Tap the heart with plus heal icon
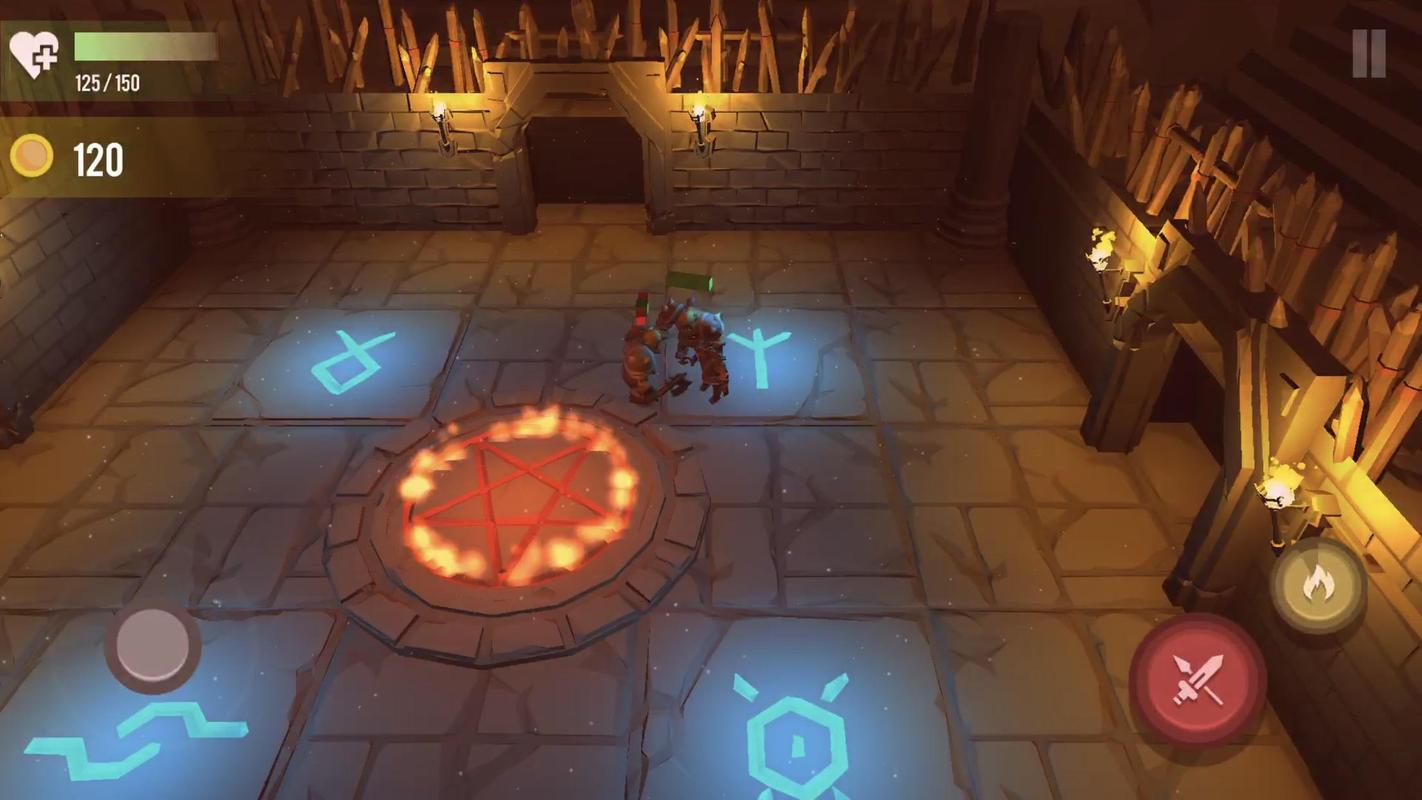Image resolution: width=1422 pixels, height=800 pixels. pyautogui.click(x=34, y=53)
